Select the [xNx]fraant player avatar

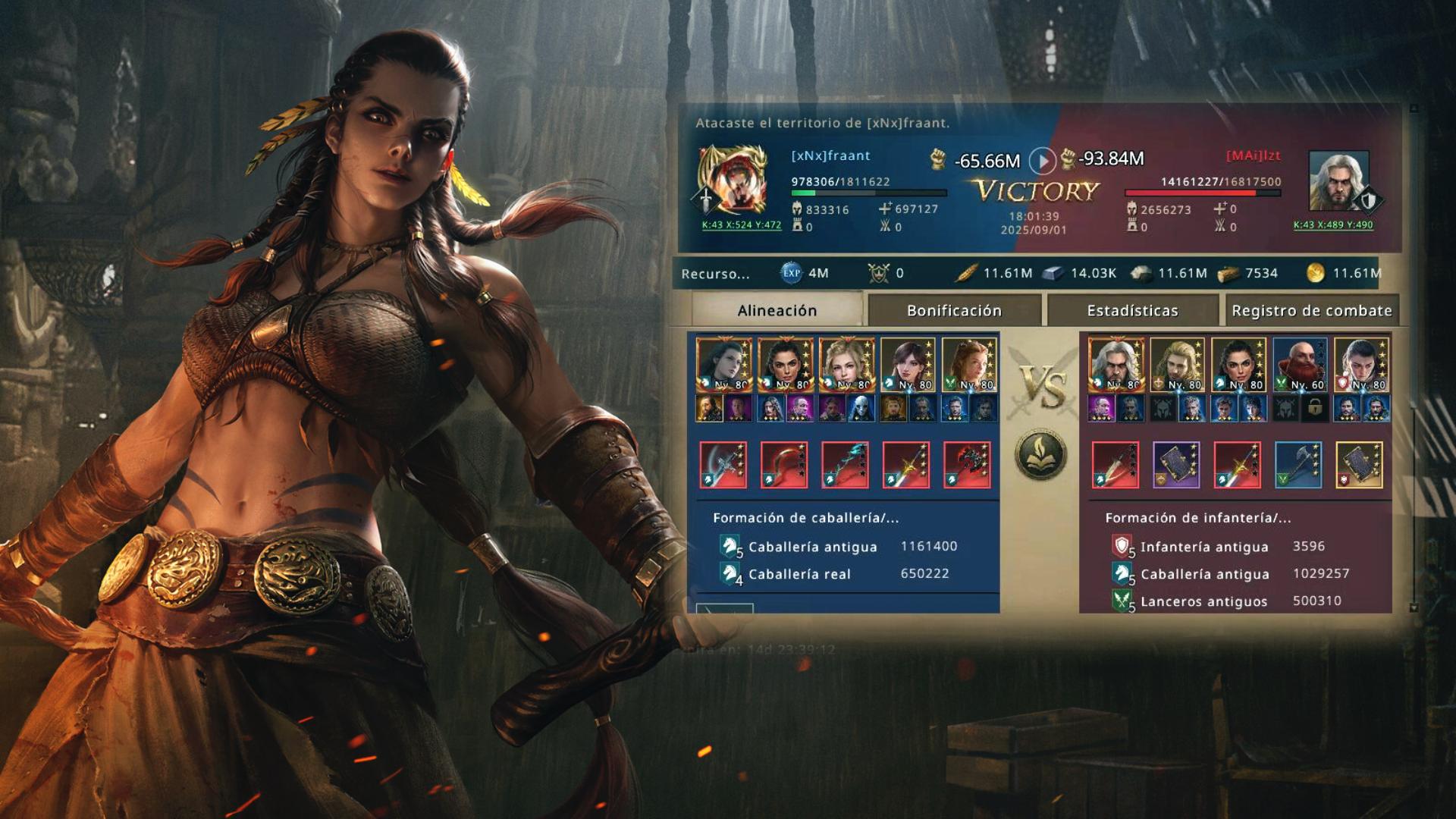[x=732, y=180]
